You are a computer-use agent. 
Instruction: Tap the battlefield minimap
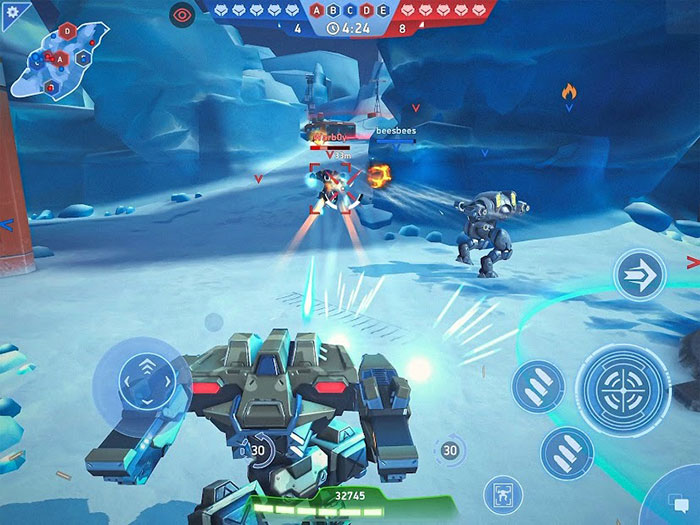click(x=64, y=56)
